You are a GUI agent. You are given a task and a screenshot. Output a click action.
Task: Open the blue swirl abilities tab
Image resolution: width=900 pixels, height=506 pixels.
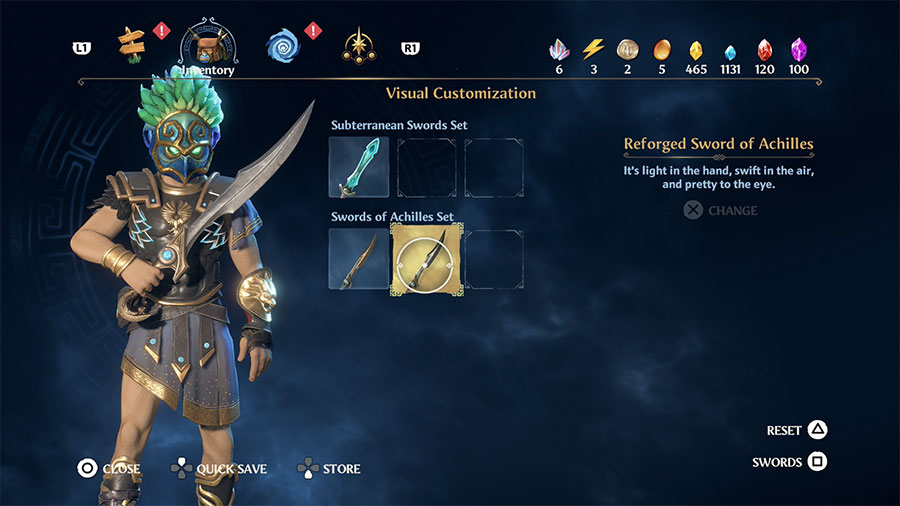coord(283,45)
